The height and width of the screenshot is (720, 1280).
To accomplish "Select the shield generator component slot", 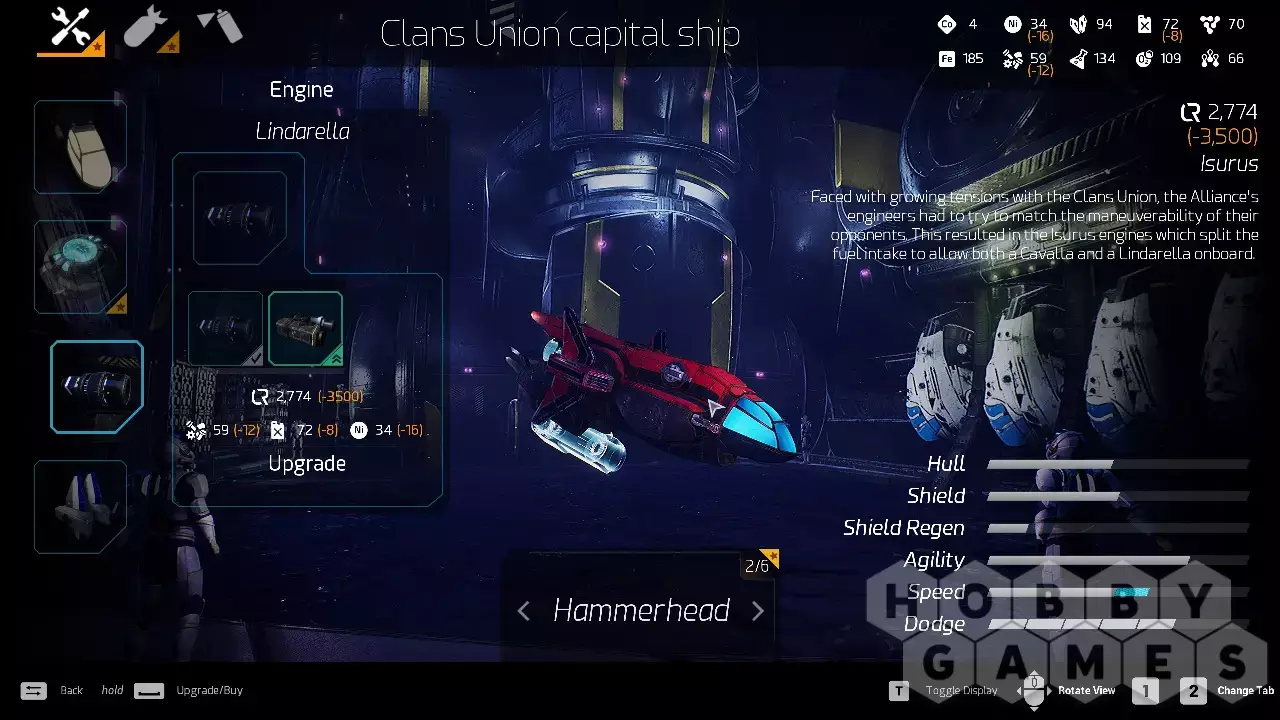I will [80, 267].
